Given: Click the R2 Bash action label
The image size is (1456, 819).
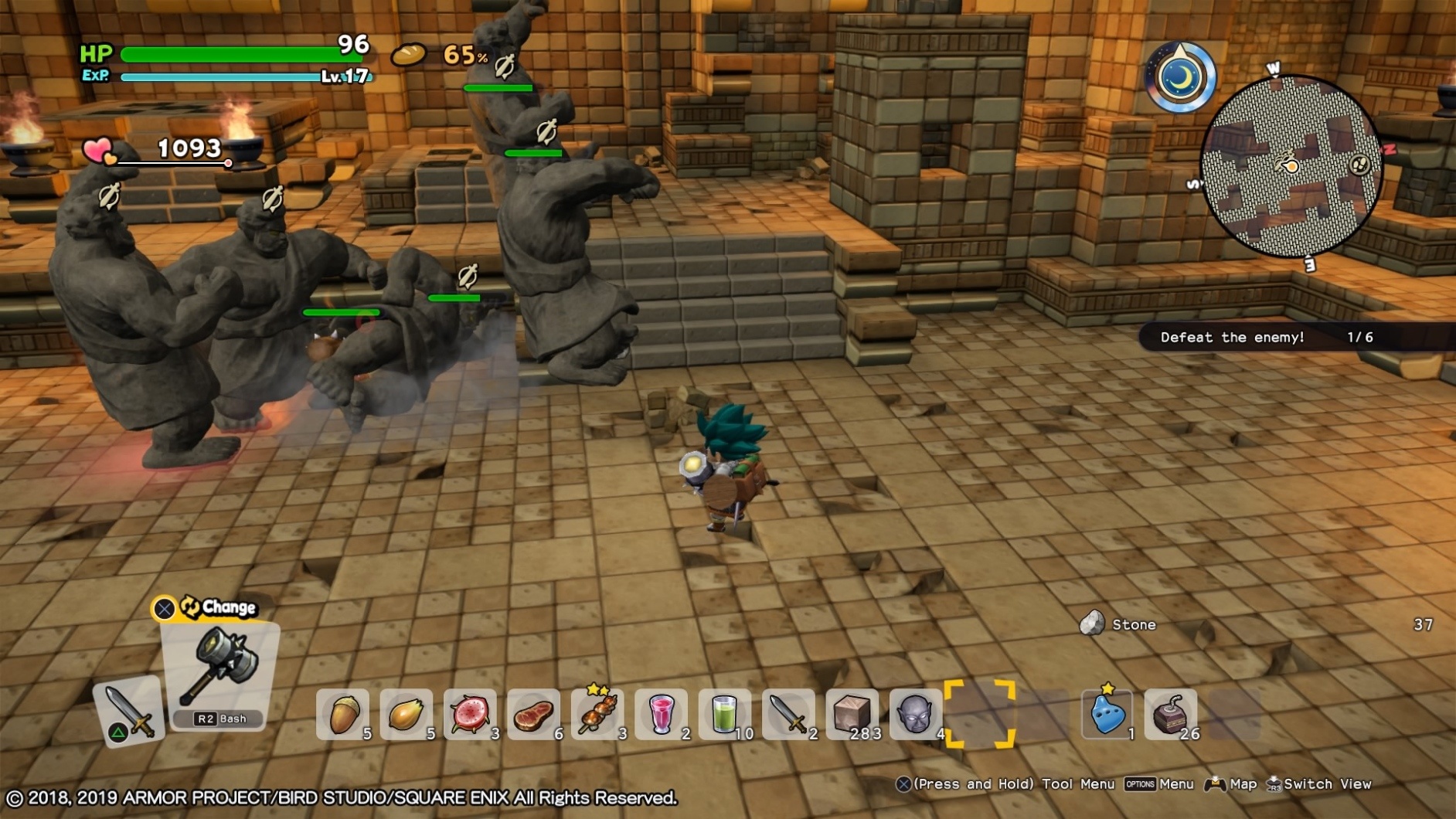Looking at the screenshot, I should click(219, 719).
